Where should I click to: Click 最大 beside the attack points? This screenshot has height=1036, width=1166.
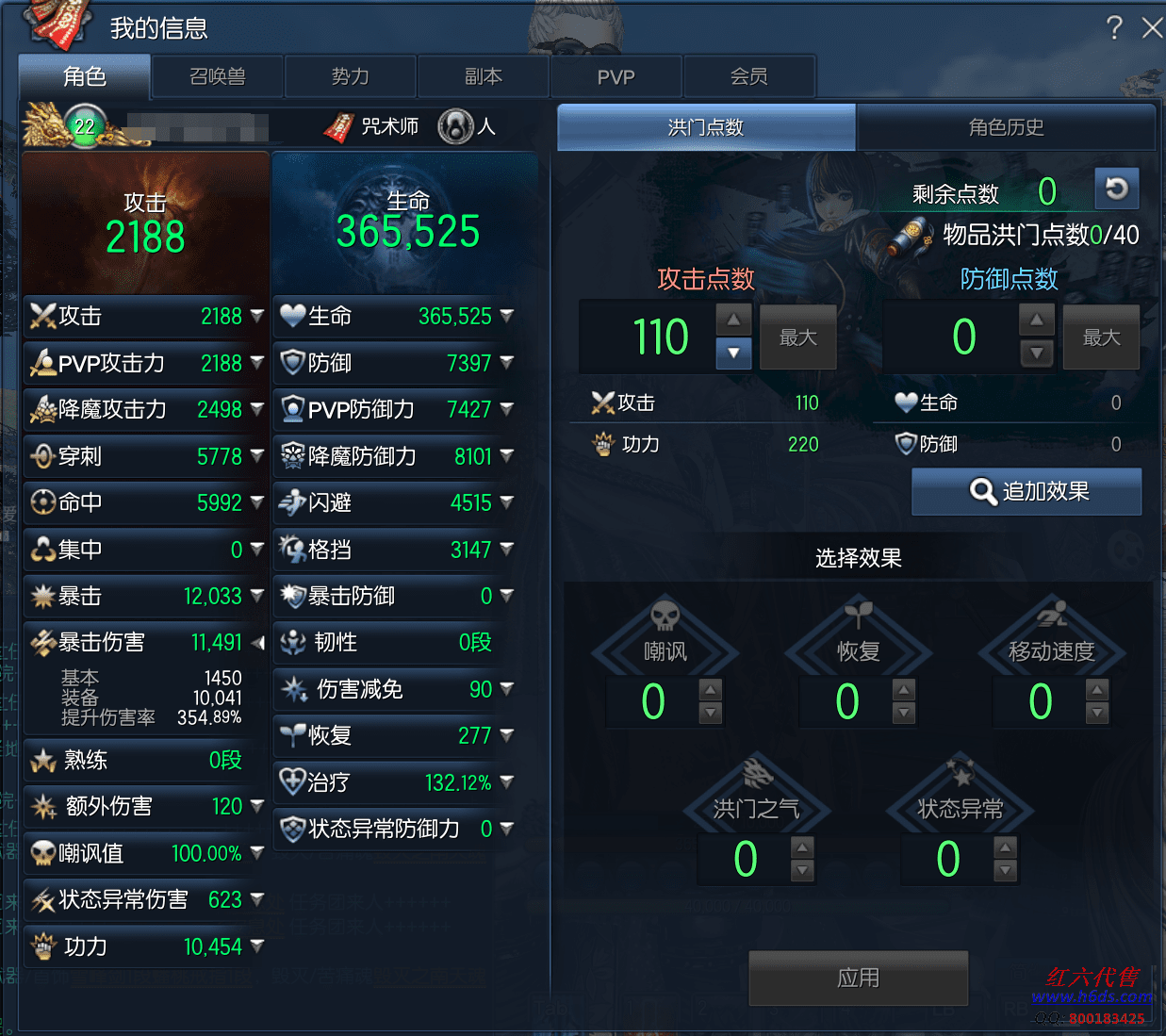click(x=797, y=337)
